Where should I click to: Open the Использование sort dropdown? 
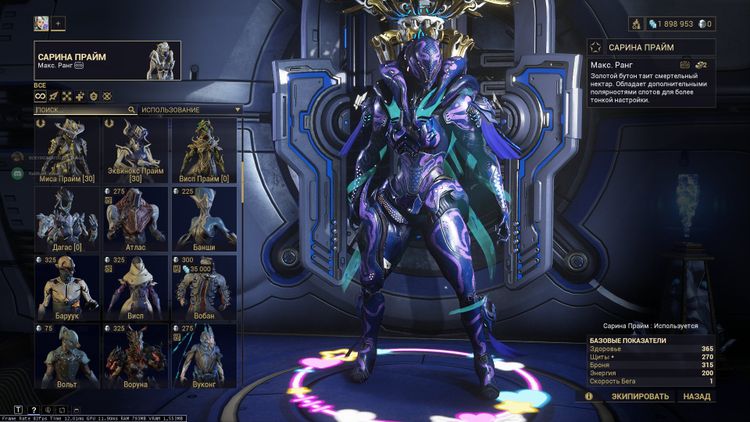pyautogui.click(x=189, y=109)
